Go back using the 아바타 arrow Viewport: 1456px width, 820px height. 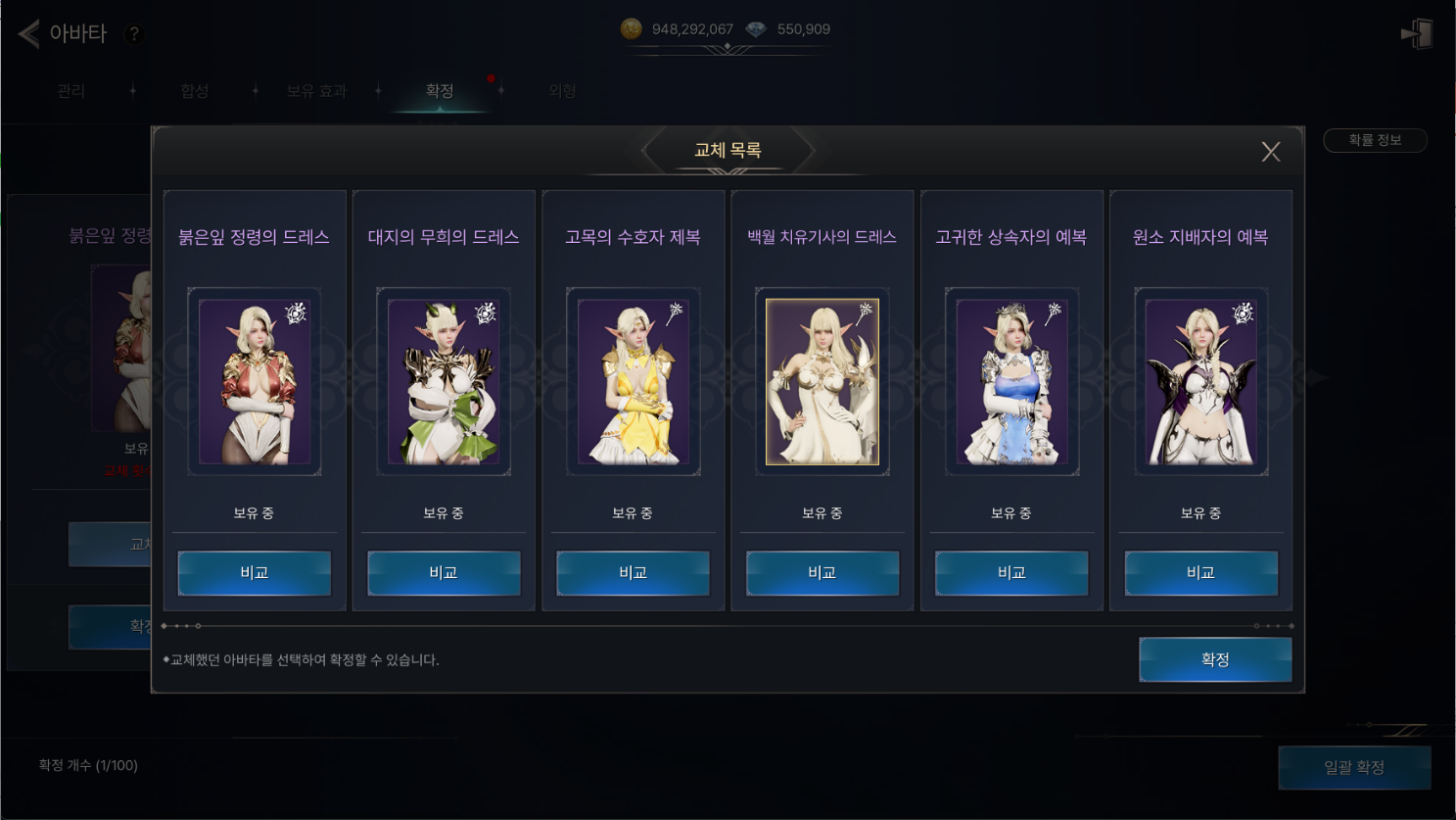[28, 33]
